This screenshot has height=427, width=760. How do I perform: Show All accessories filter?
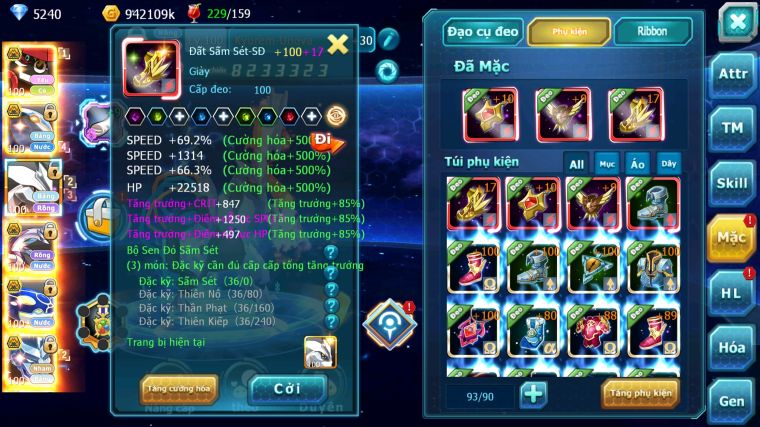(577, 163)
